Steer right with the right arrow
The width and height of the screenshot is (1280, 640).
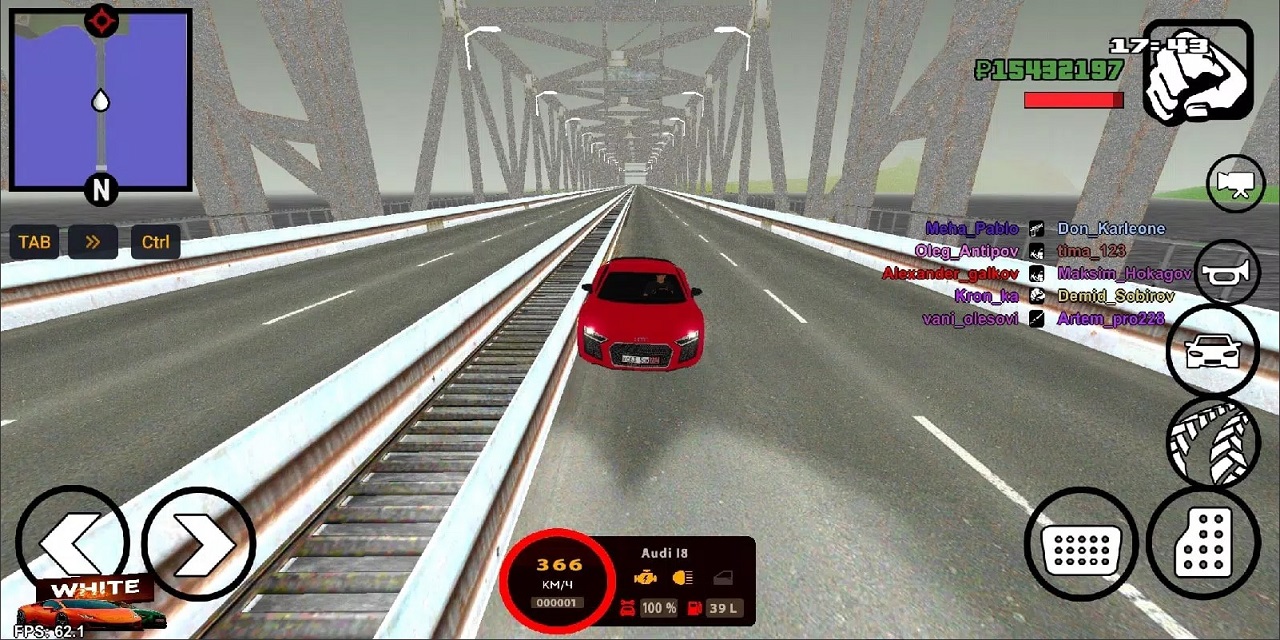coord(198,544)
